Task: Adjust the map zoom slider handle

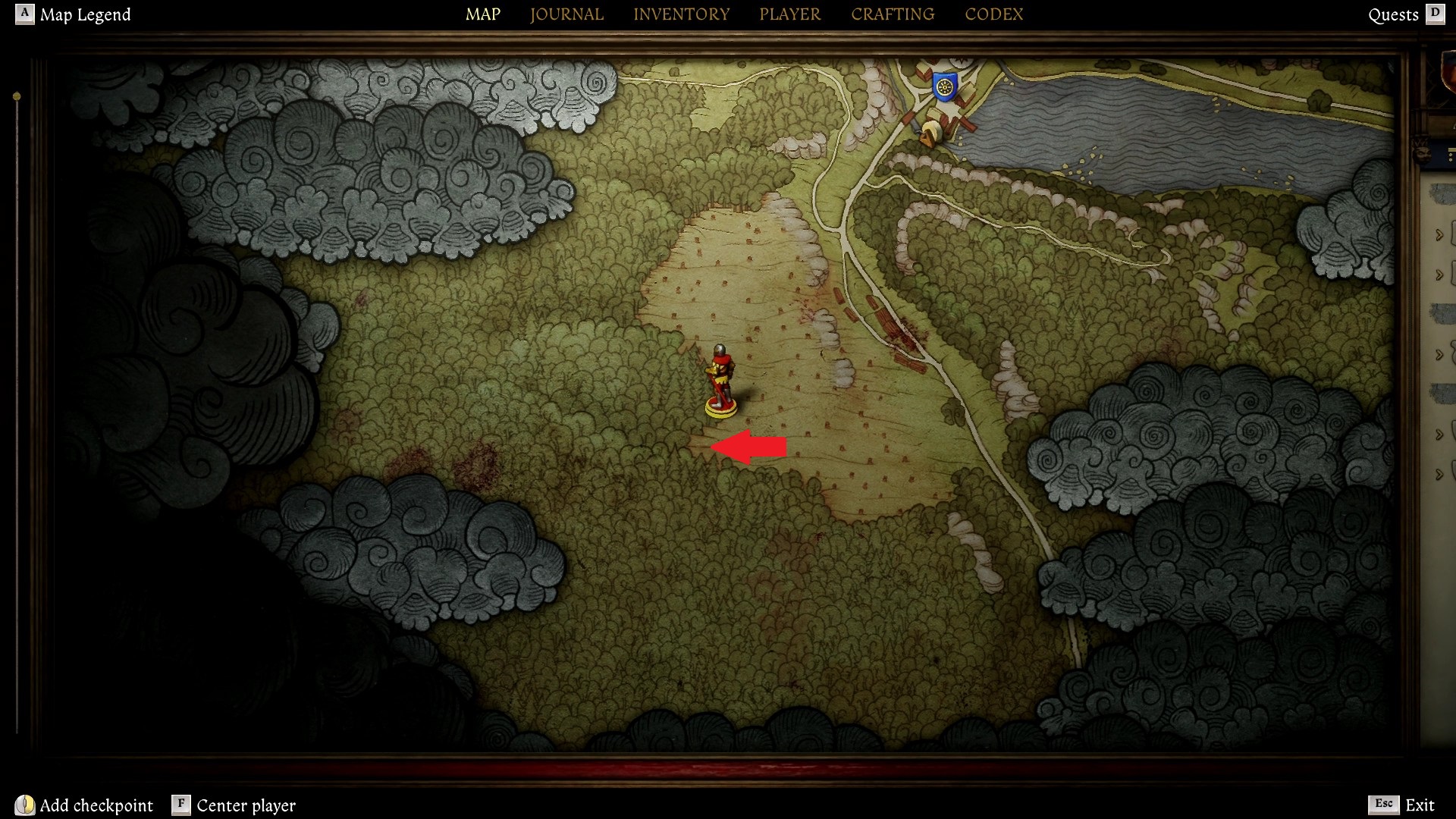Action: (x=17, y=97)
